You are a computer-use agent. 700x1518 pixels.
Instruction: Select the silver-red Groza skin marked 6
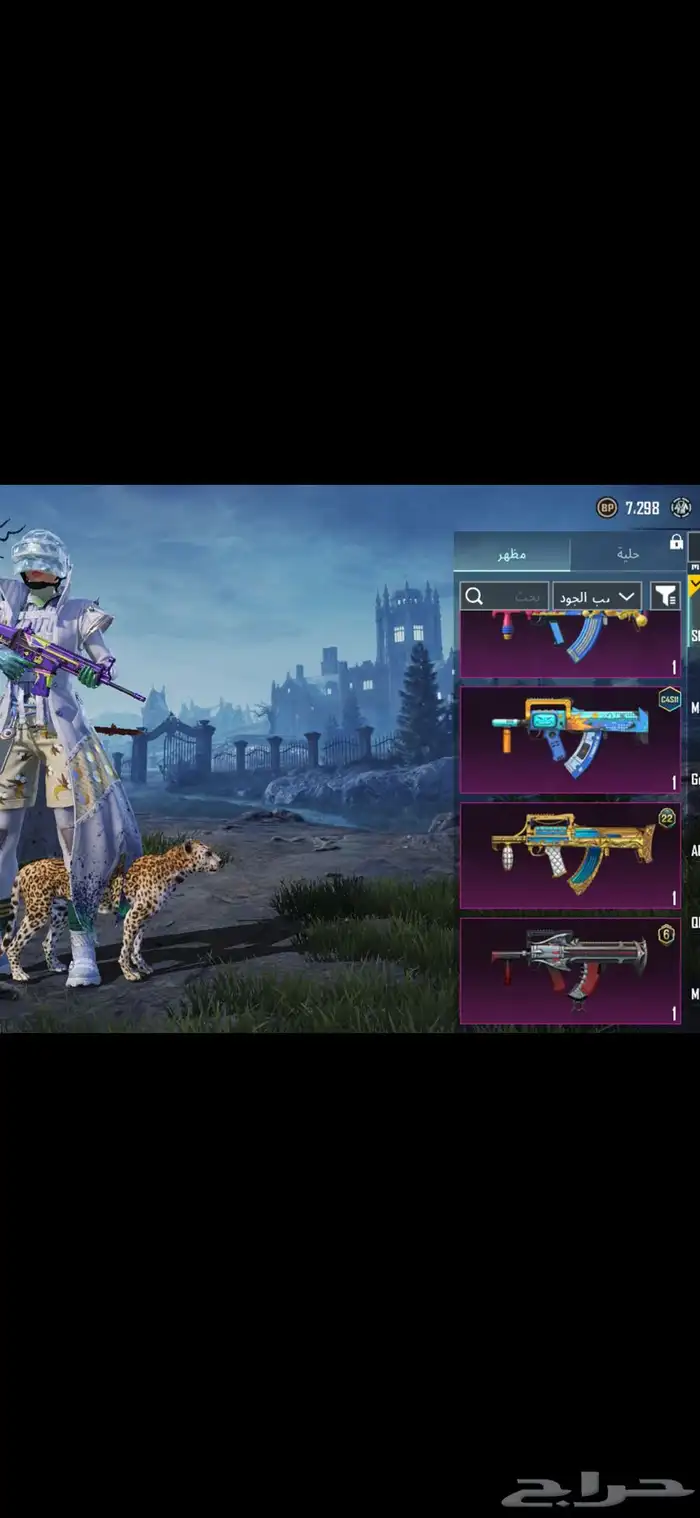pos(570,970)
